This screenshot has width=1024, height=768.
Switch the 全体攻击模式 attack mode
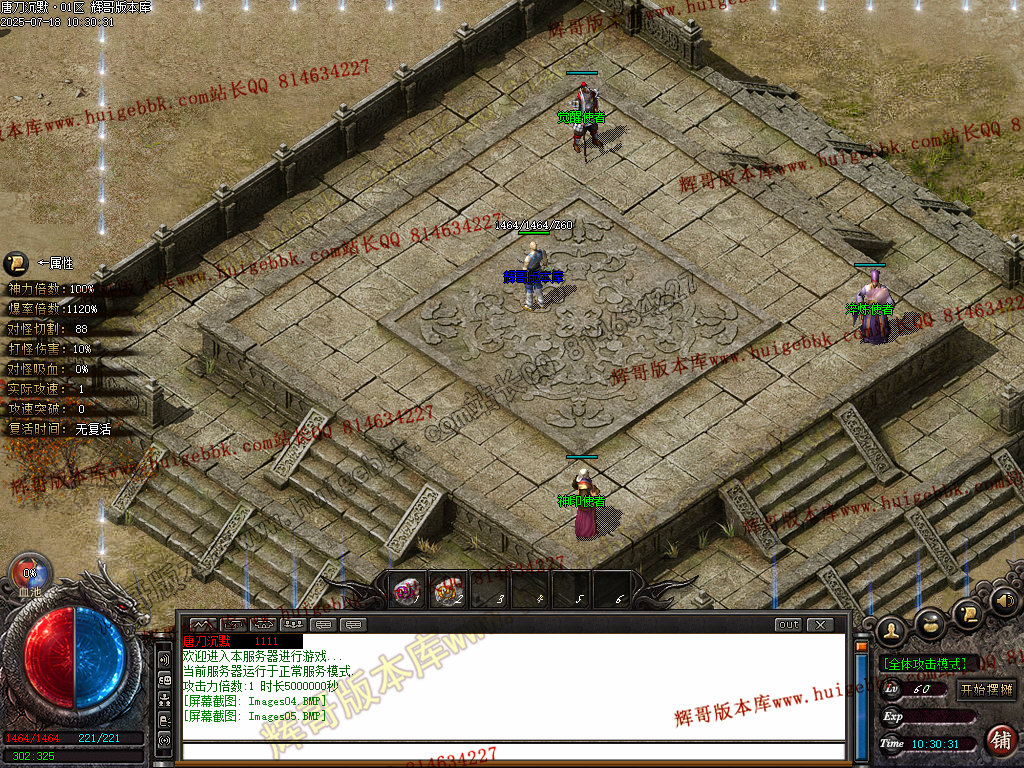923,664
